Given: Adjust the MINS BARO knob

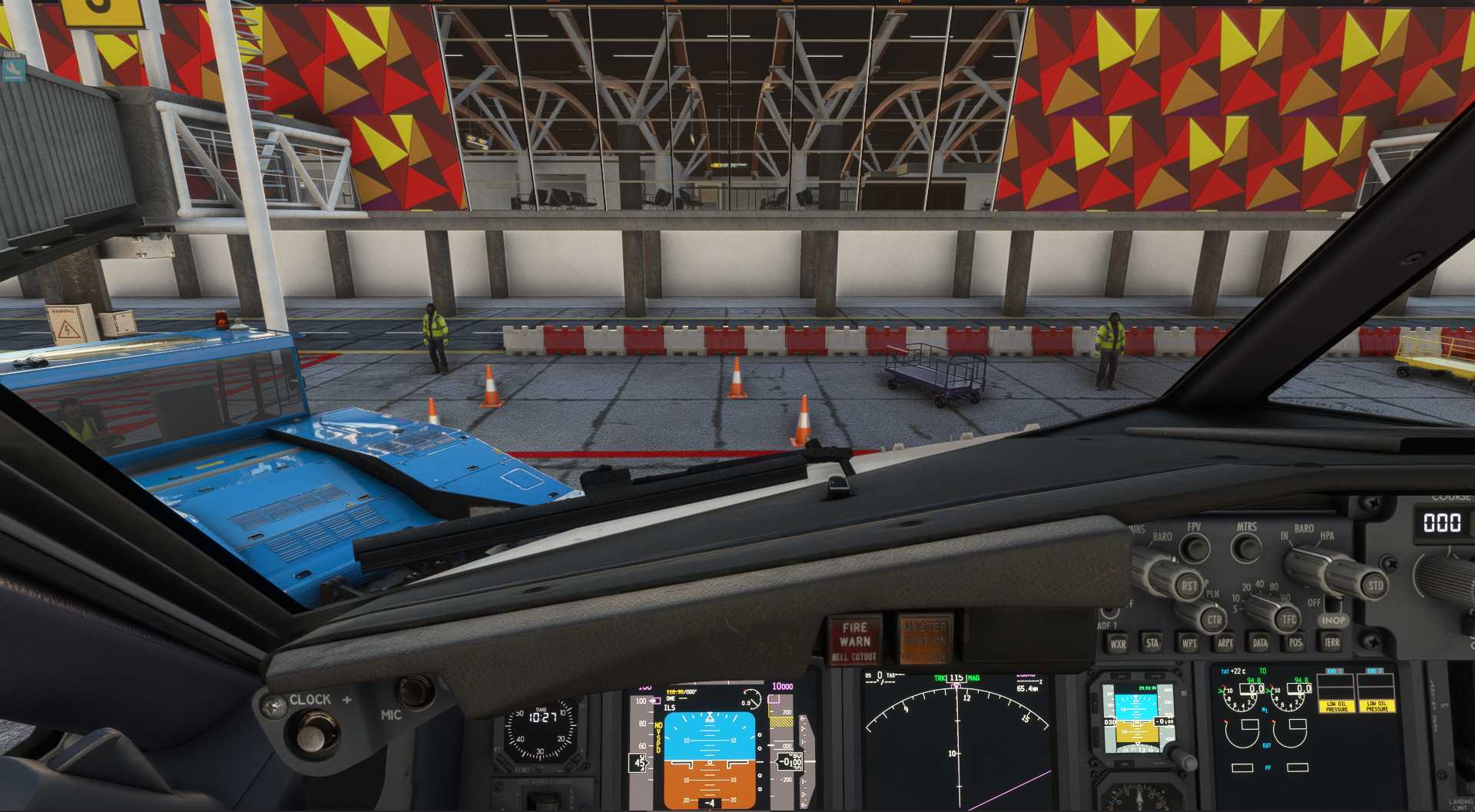Looking at the screenshot, I should 1161,575.
